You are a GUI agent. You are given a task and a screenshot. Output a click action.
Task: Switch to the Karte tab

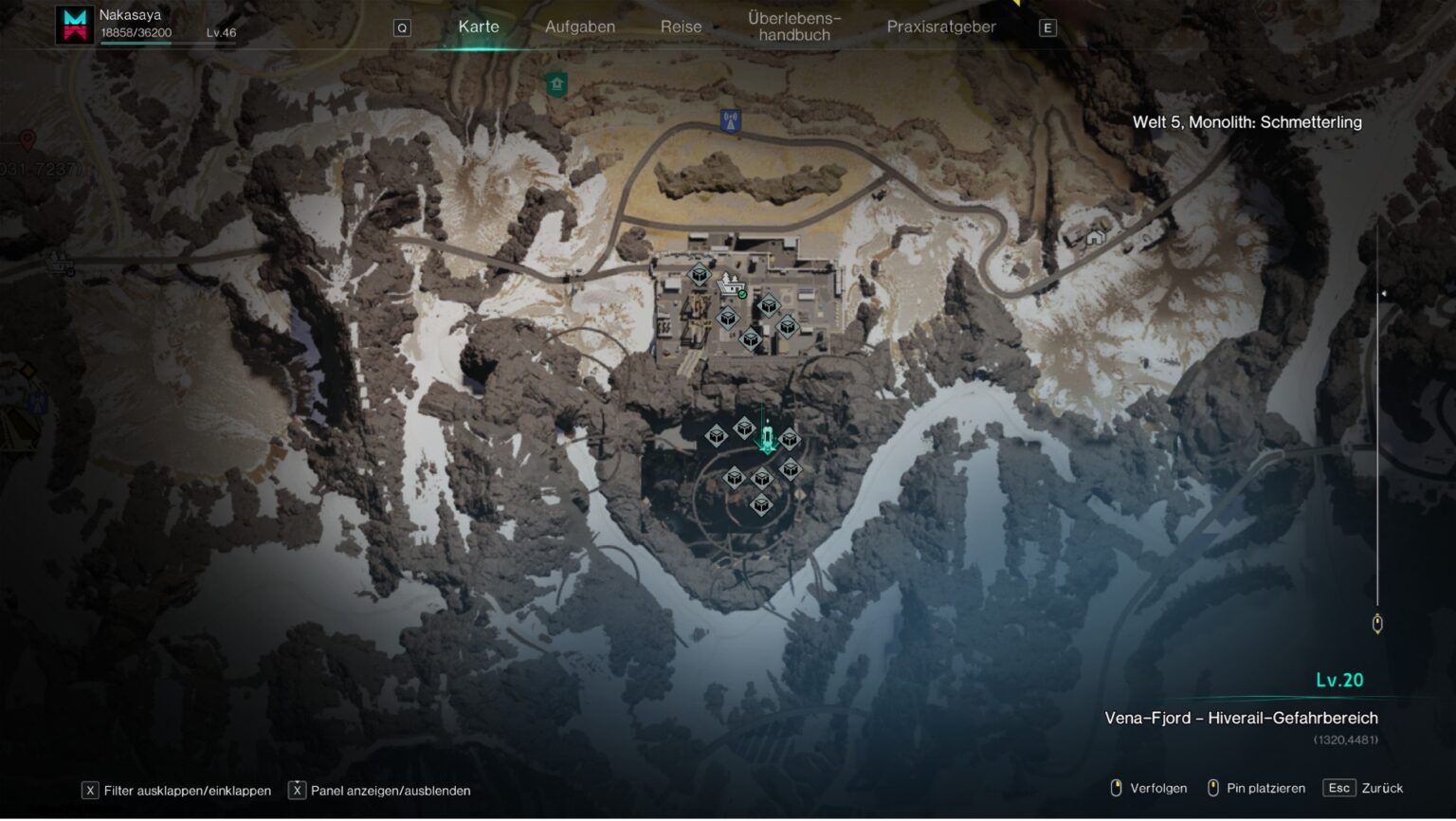(479, 27)
